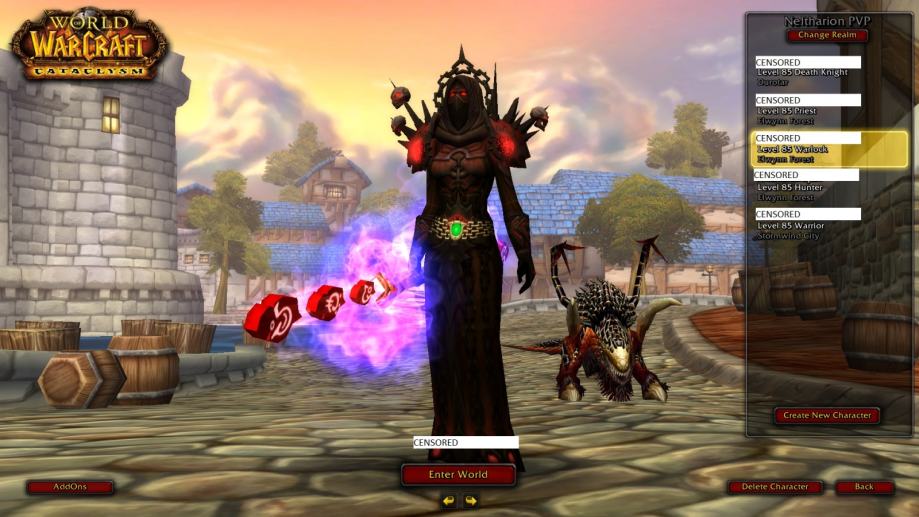The width and height of the screenshot is (919, 517).
Task: Rotate the character model right
Action: (x=471, y=501)
